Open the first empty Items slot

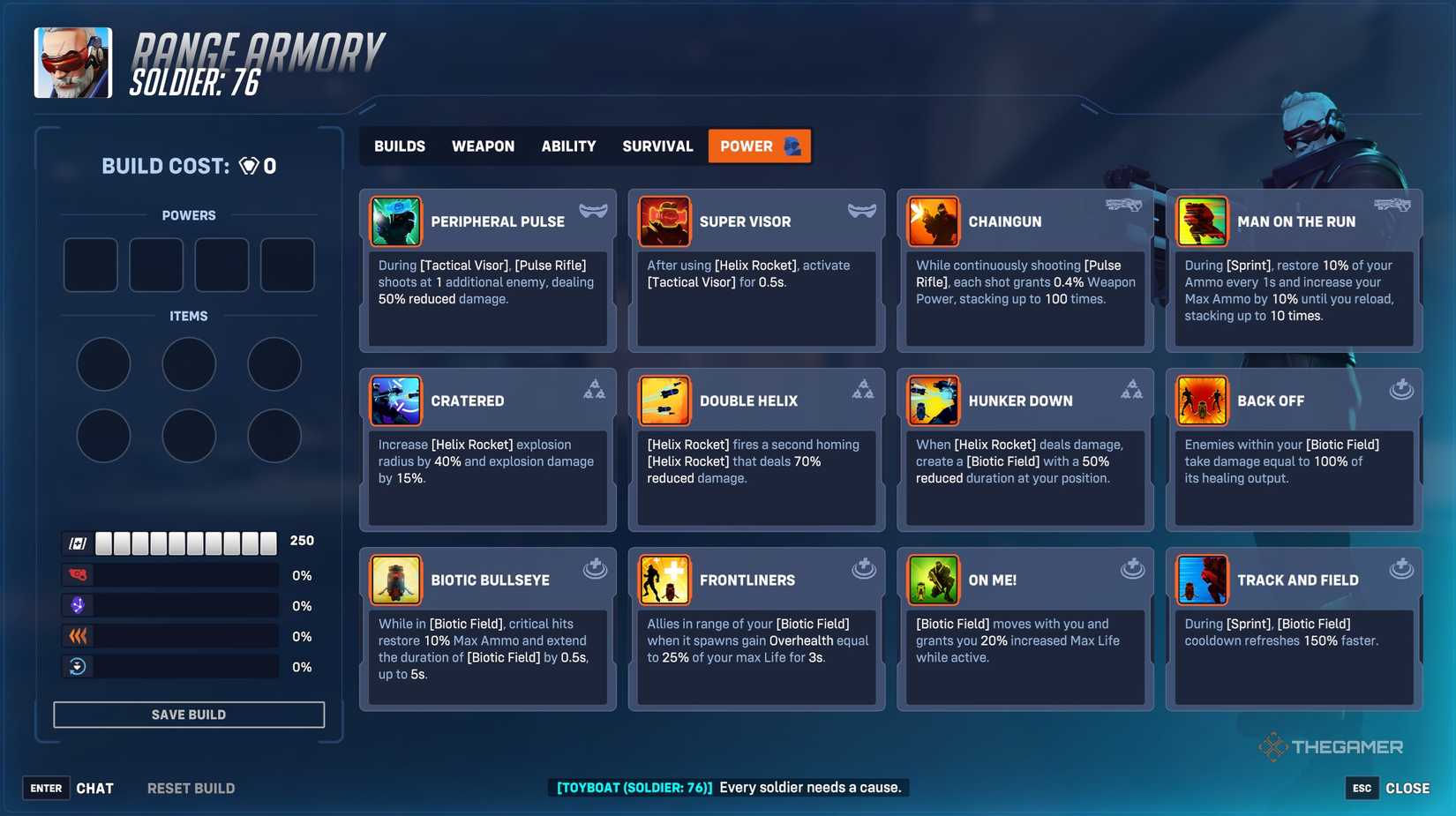tap(103, 363)
